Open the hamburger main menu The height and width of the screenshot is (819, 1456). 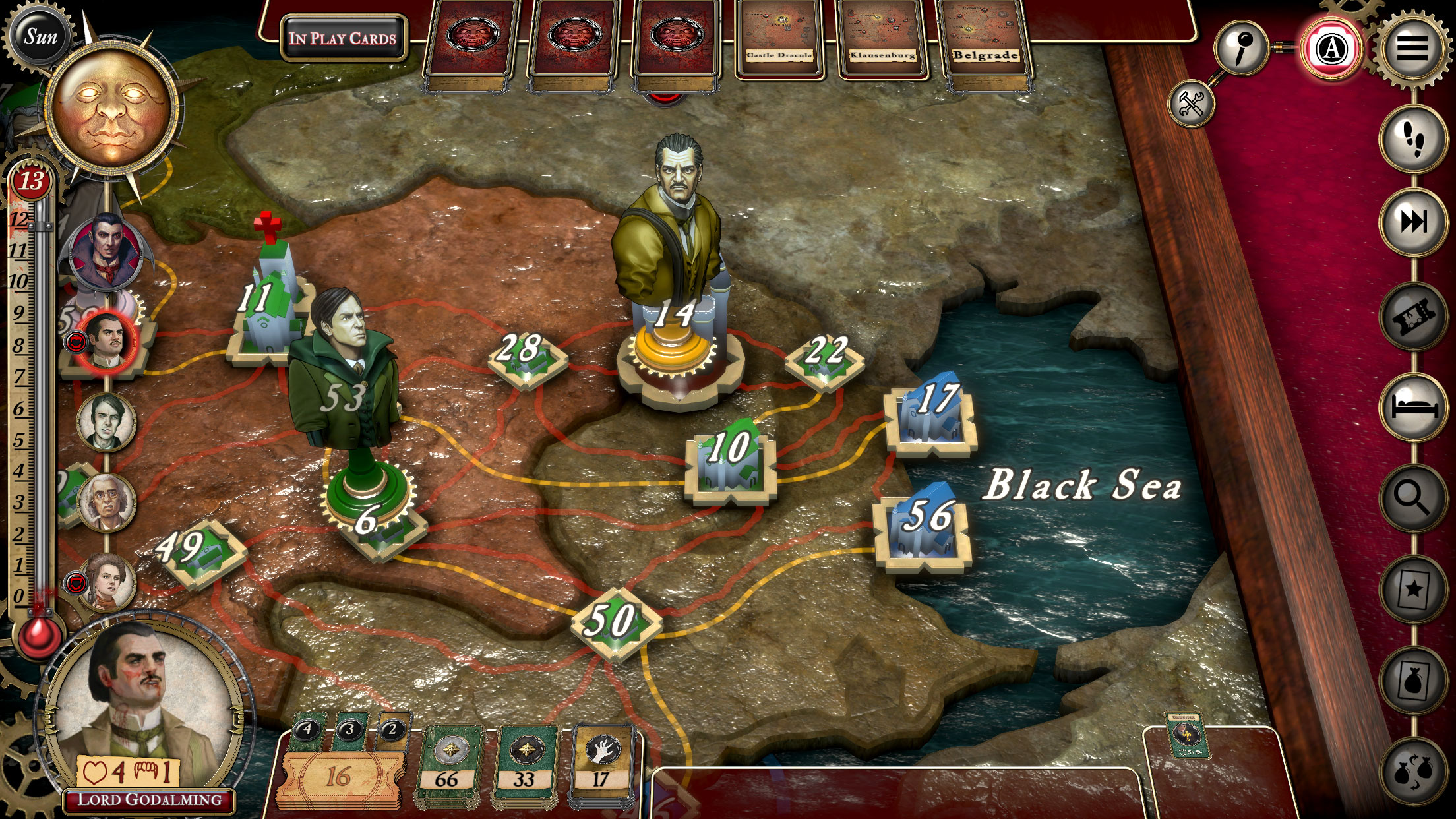1410,49
